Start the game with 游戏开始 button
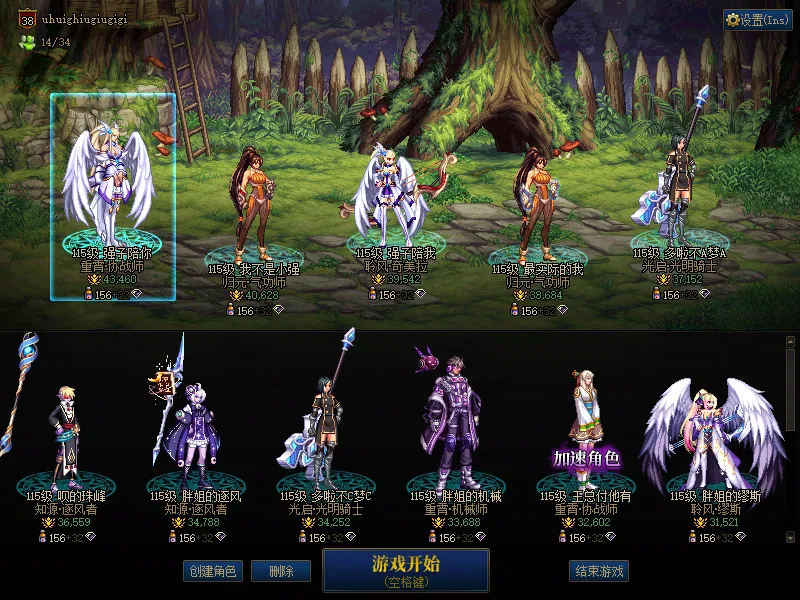 coord(405,570)
